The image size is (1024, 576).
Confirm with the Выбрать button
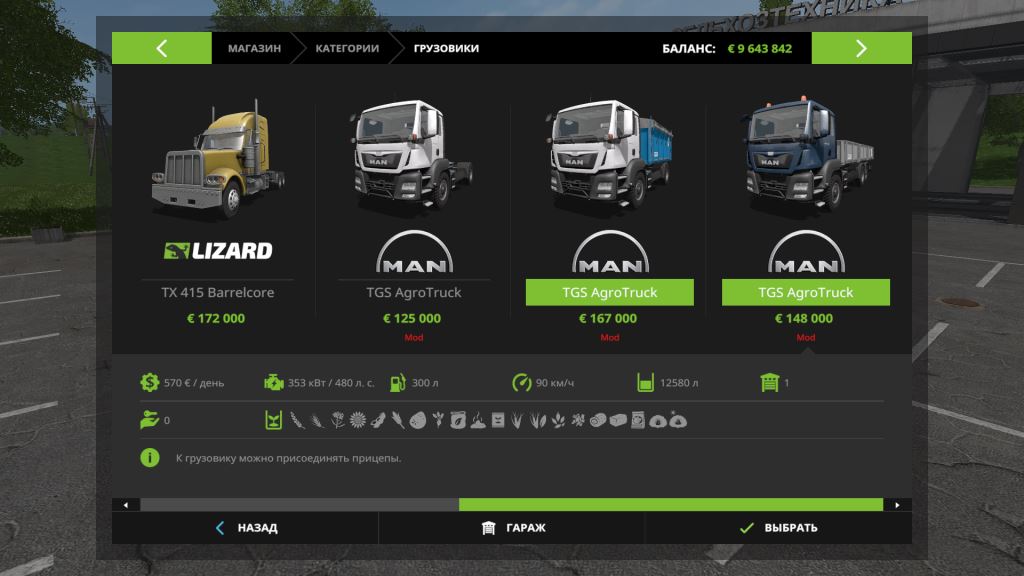[x=778, y=528]
